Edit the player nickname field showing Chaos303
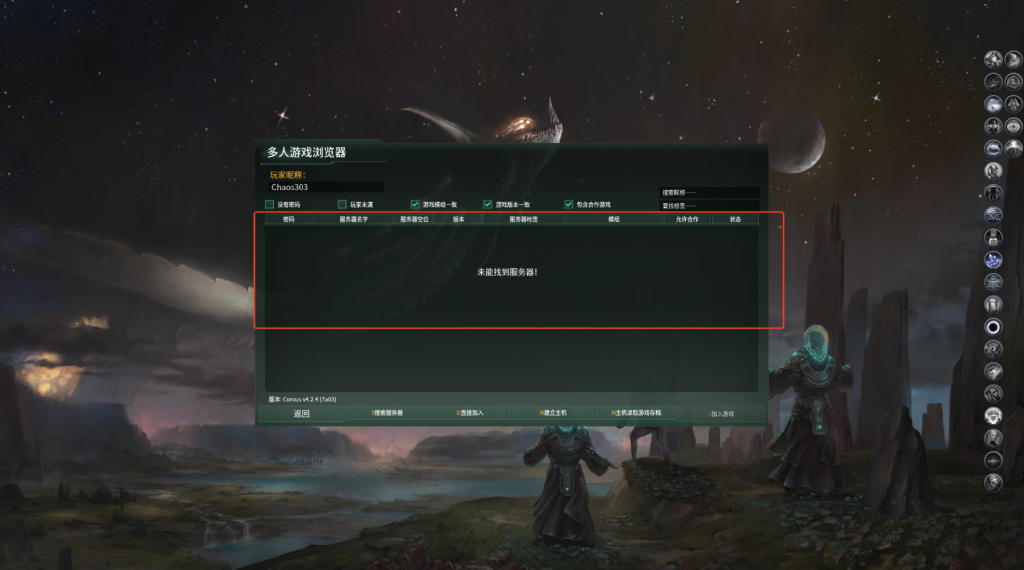The height and width of the screenshot is (570, 1024). pyautogui.click(x=325, y=187)
